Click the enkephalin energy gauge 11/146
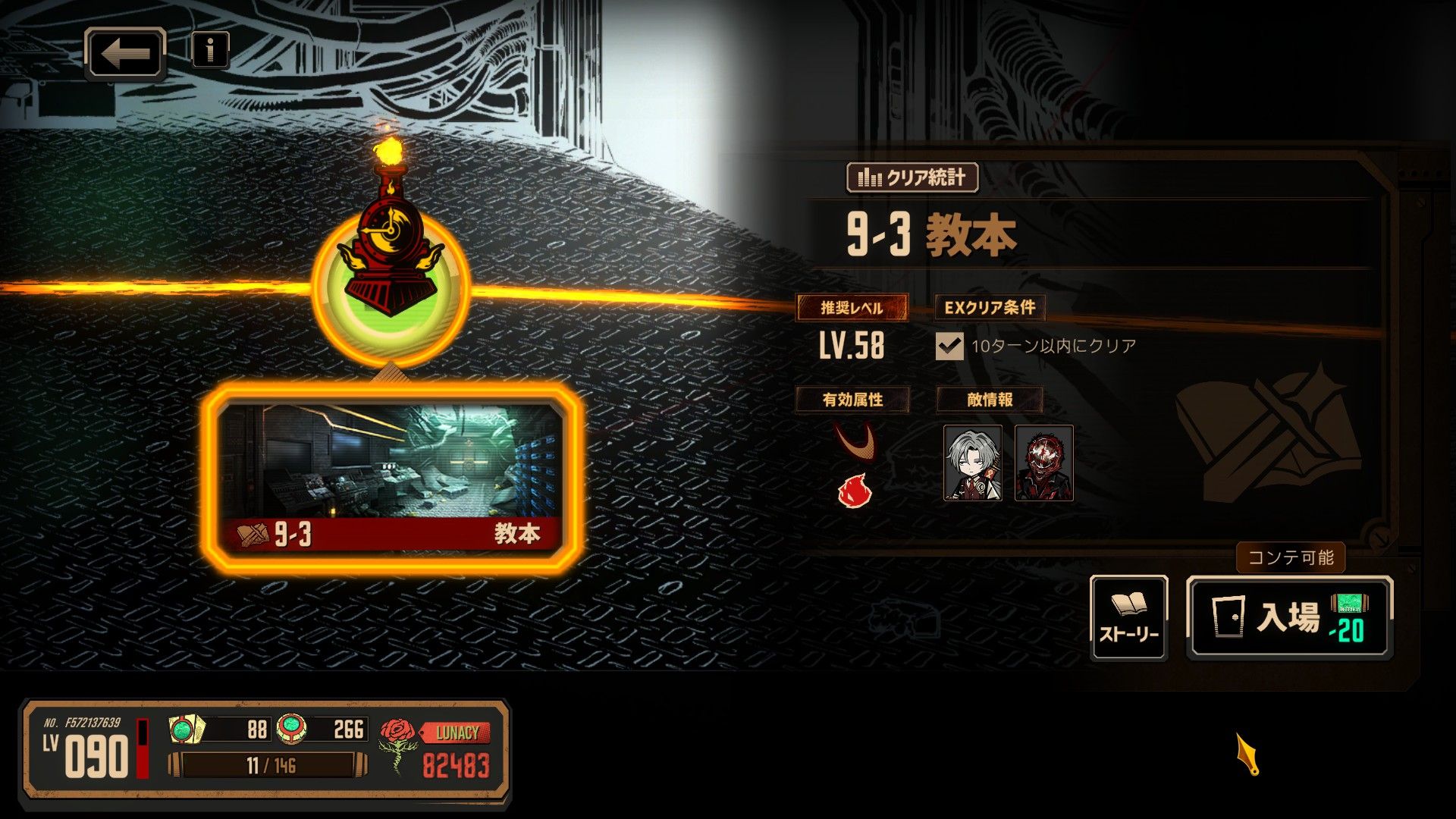The image size is (1456, 819). click(269, 765)
